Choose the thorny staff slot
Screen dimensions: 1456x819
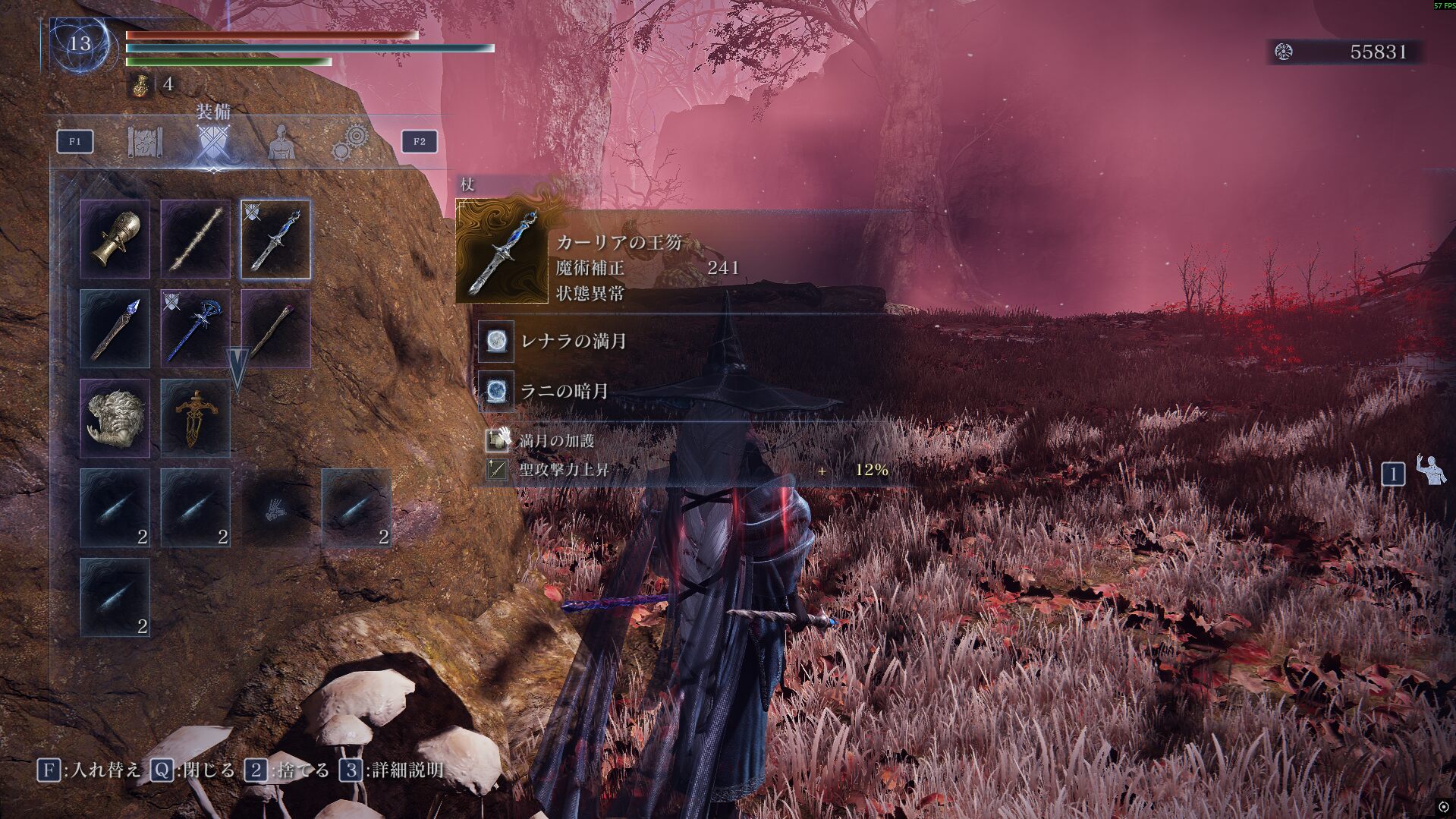[x=196, y=239]
